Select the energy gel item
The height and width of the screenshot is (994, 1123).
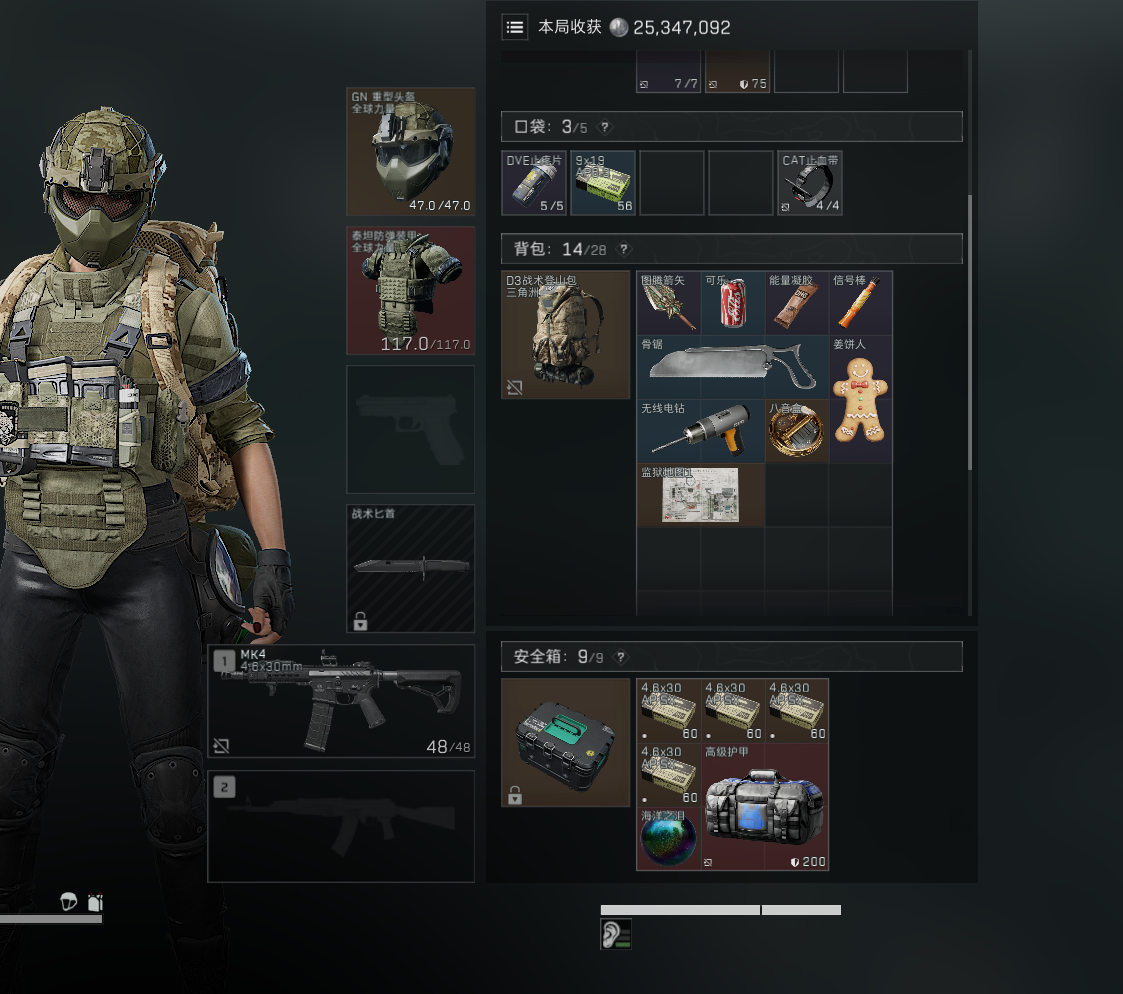(796, 304)
